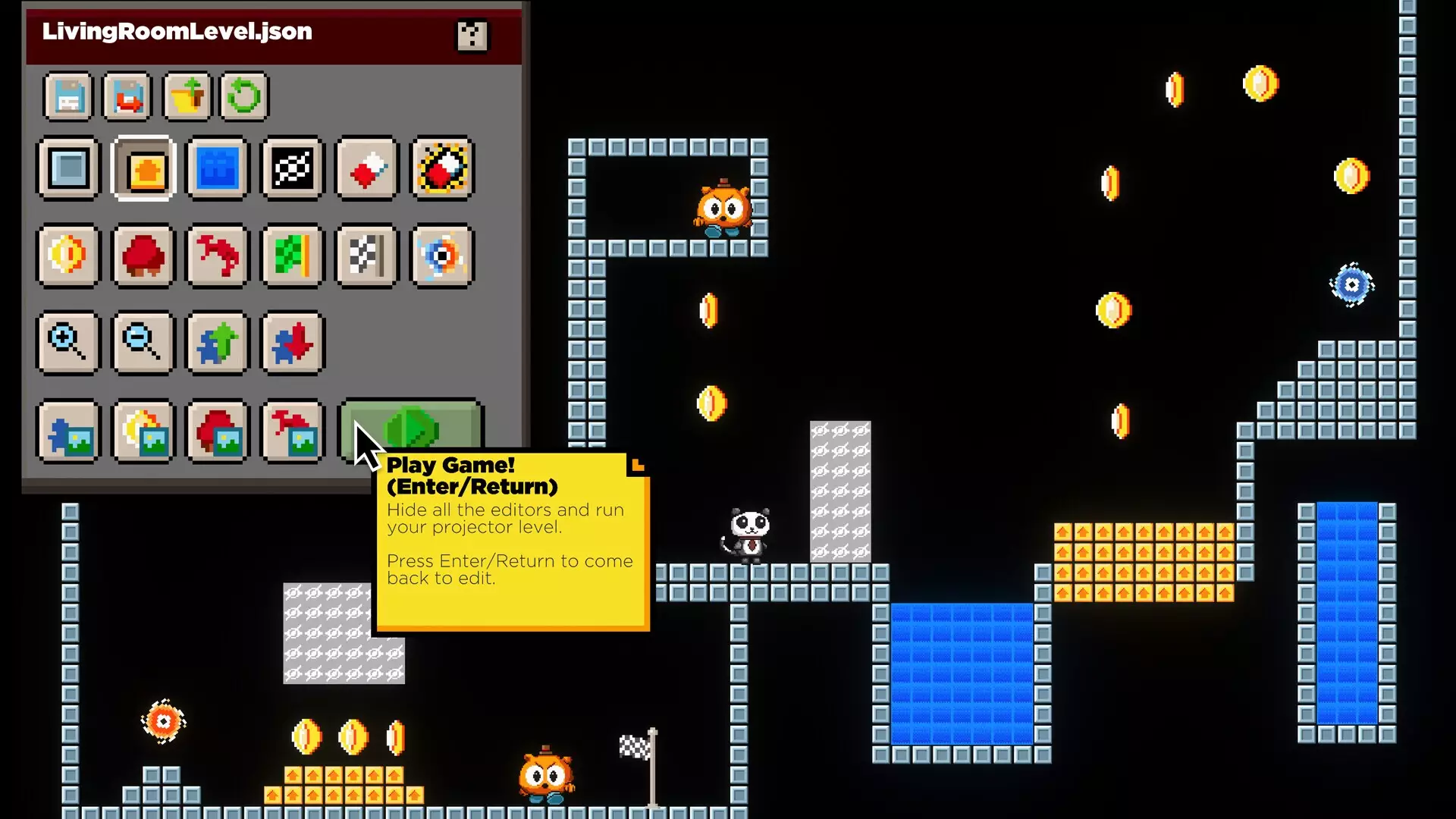
Task: Select the blue water block tile
Action: tap(216, 168)
